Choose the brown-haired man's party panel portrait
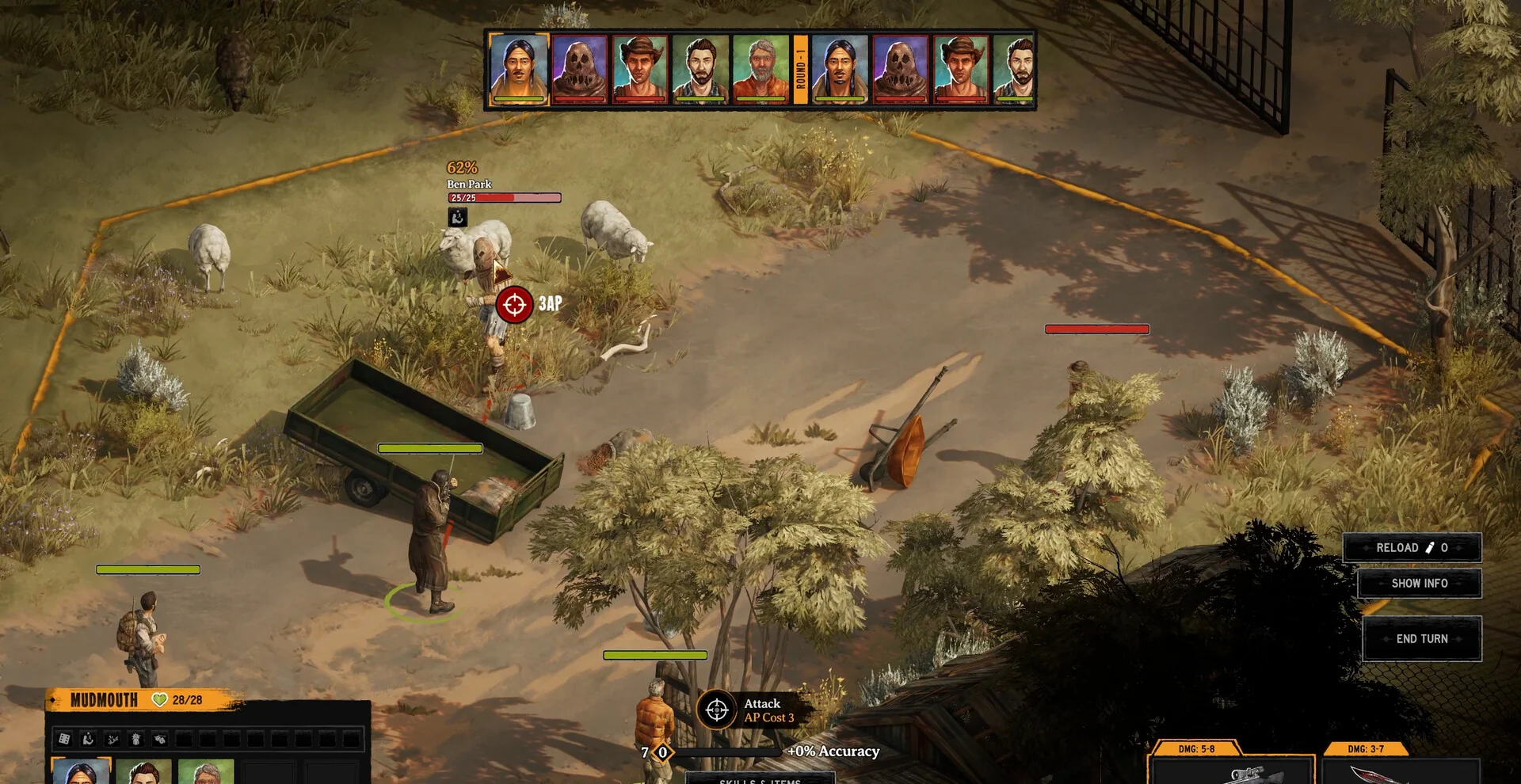Screen dimensions: 1521x784 [144, 772]
